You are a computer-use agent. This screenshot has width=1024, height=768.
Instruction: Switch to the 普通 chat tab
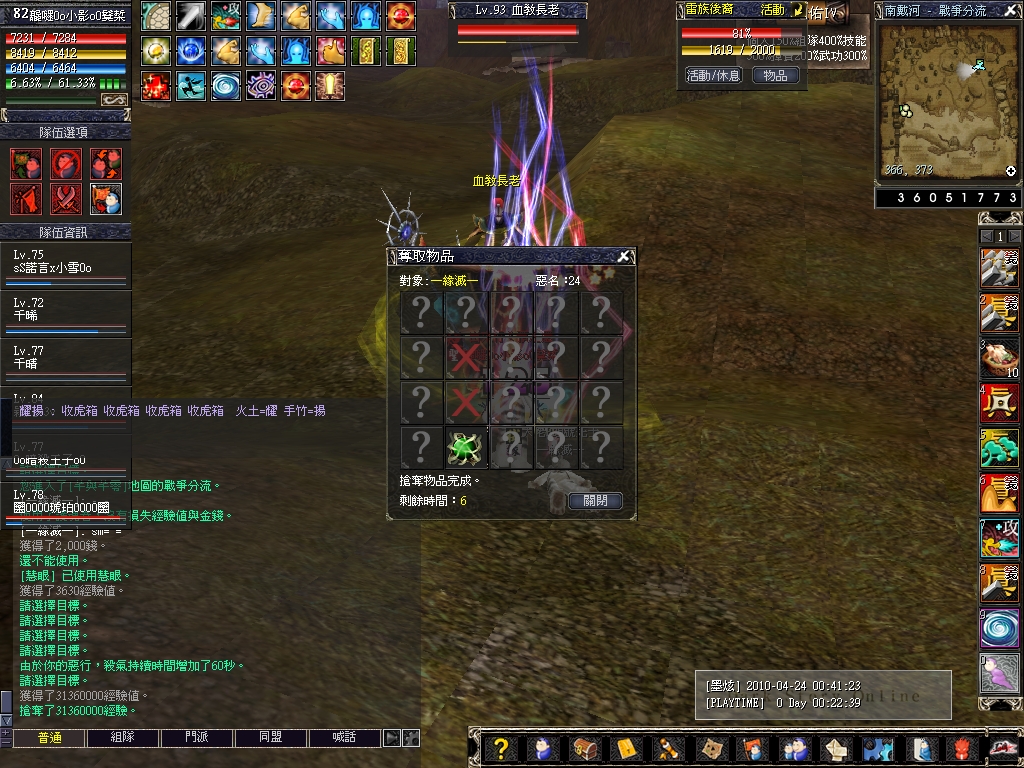point(49,738)
